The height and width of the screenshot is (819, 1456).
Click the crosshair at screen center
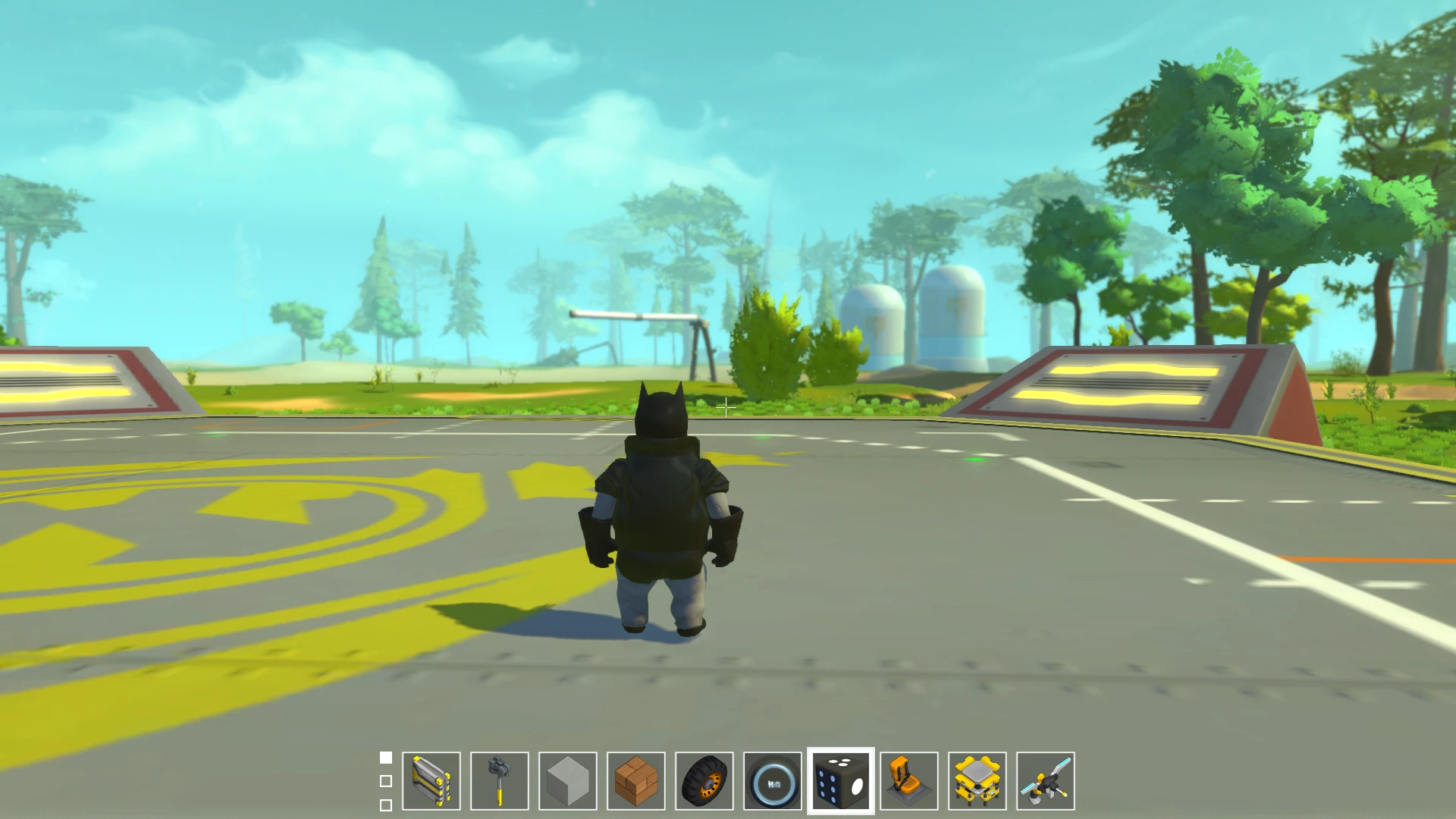point(726,407)
